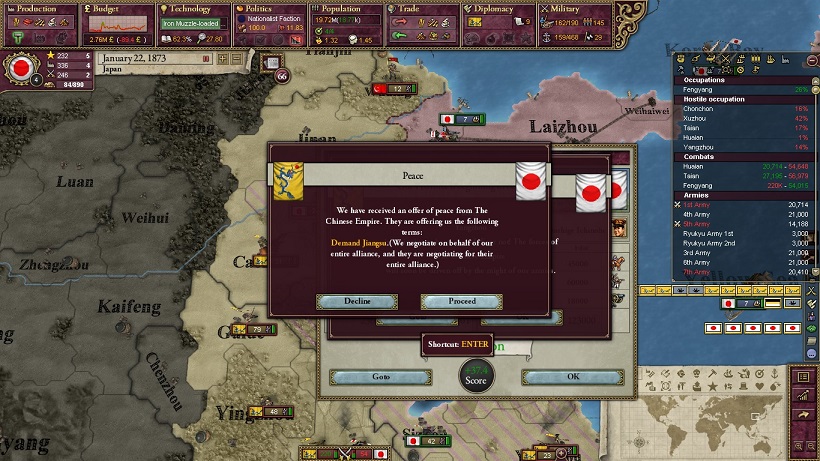Click the Goto button
Viewport: 820px width, 461px height.
click(x=367, y=377)
